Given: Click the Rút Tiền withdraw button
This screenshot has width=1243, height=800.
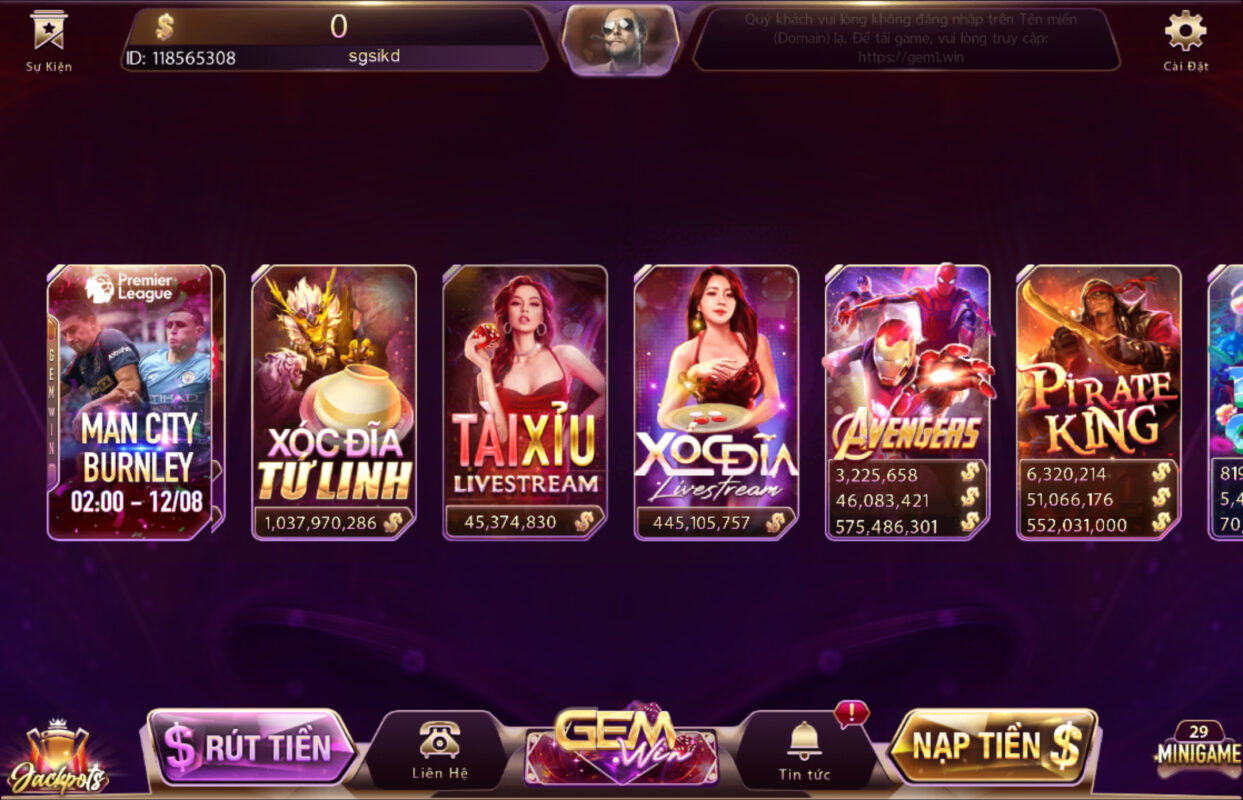Looking at the screenshot, I should [250, 746].
